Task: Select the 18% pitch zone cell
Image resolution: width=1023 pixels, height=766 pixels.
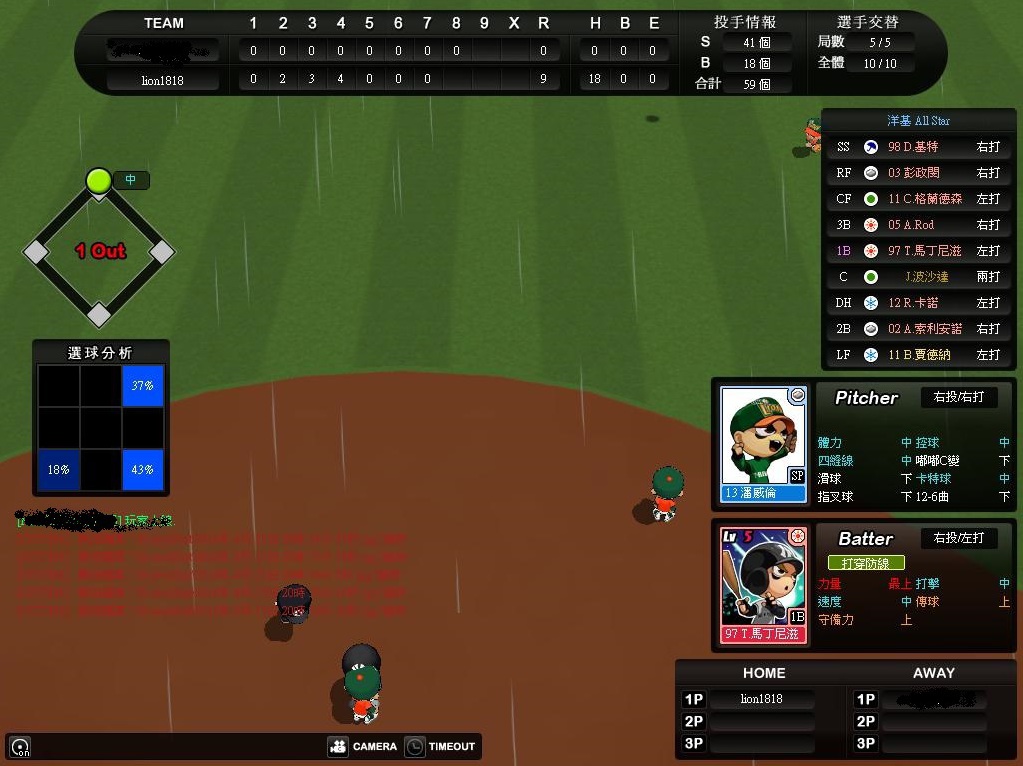Action: [59, 469]
